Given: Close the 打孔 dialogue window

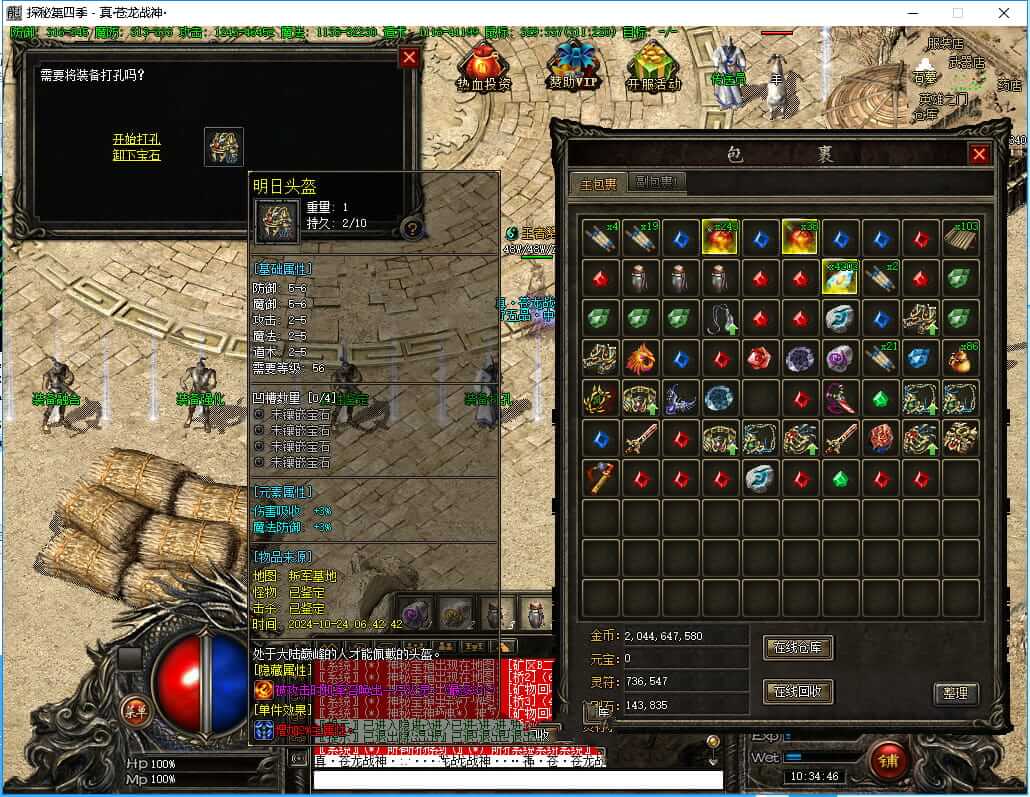Looking at the screenshot, I should click(409, 58).
